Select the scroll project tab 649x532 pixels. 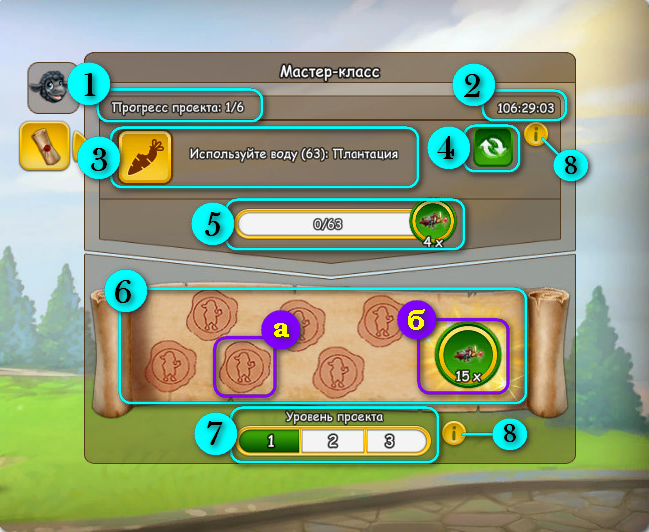tap(43, 146)
